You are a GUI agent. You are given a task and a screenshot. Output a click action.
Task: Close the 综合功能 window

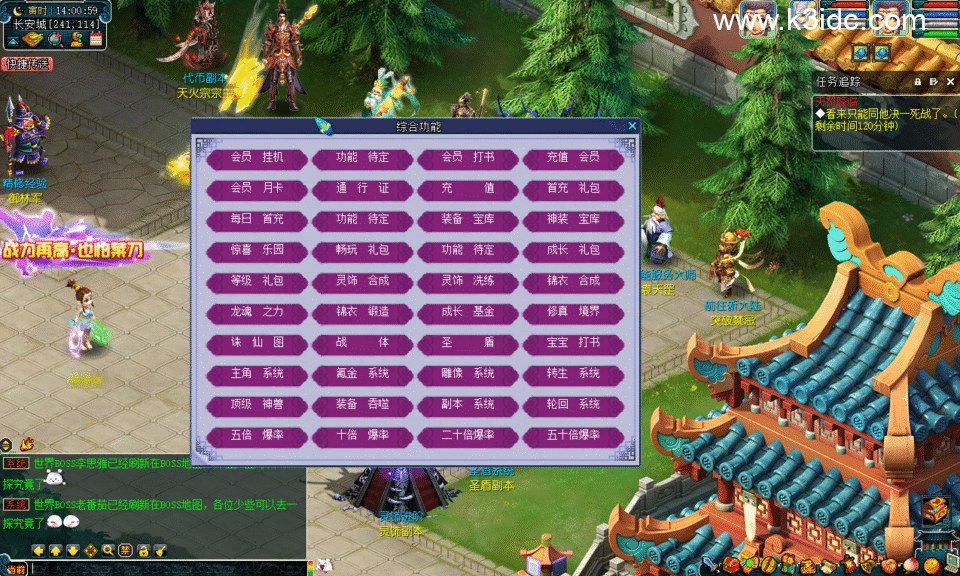click(x=632, y=126)
